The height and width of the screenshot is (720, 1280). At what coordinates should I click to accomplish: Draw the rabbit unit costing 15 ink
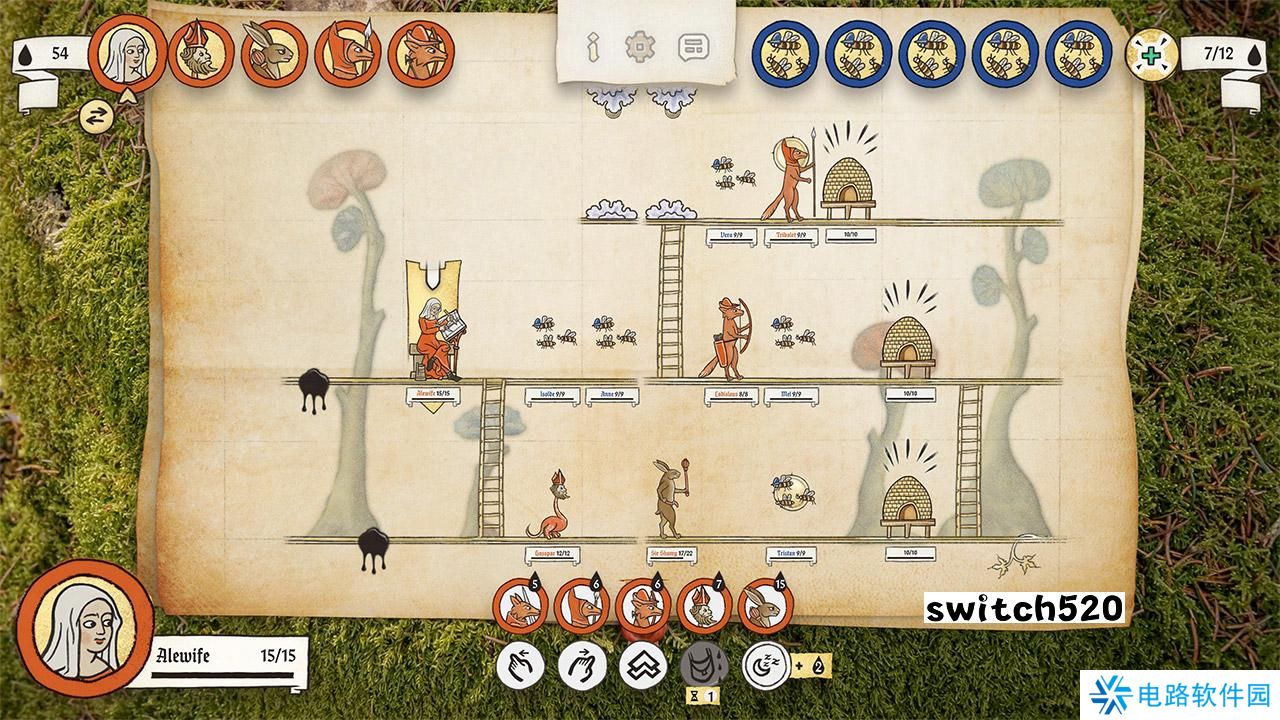point(766,607)
